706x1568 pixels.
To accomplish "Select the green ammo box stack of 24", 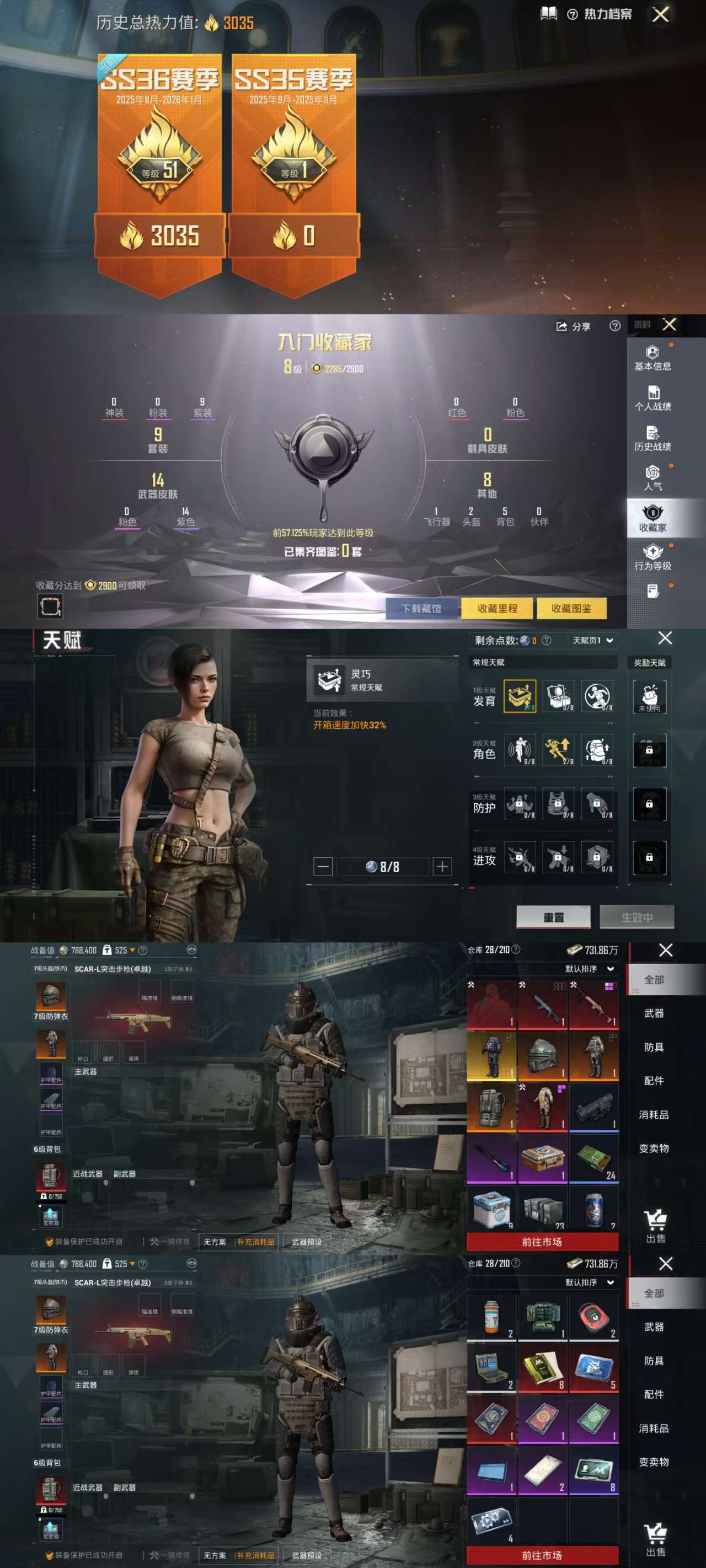I will (594, 1159).
